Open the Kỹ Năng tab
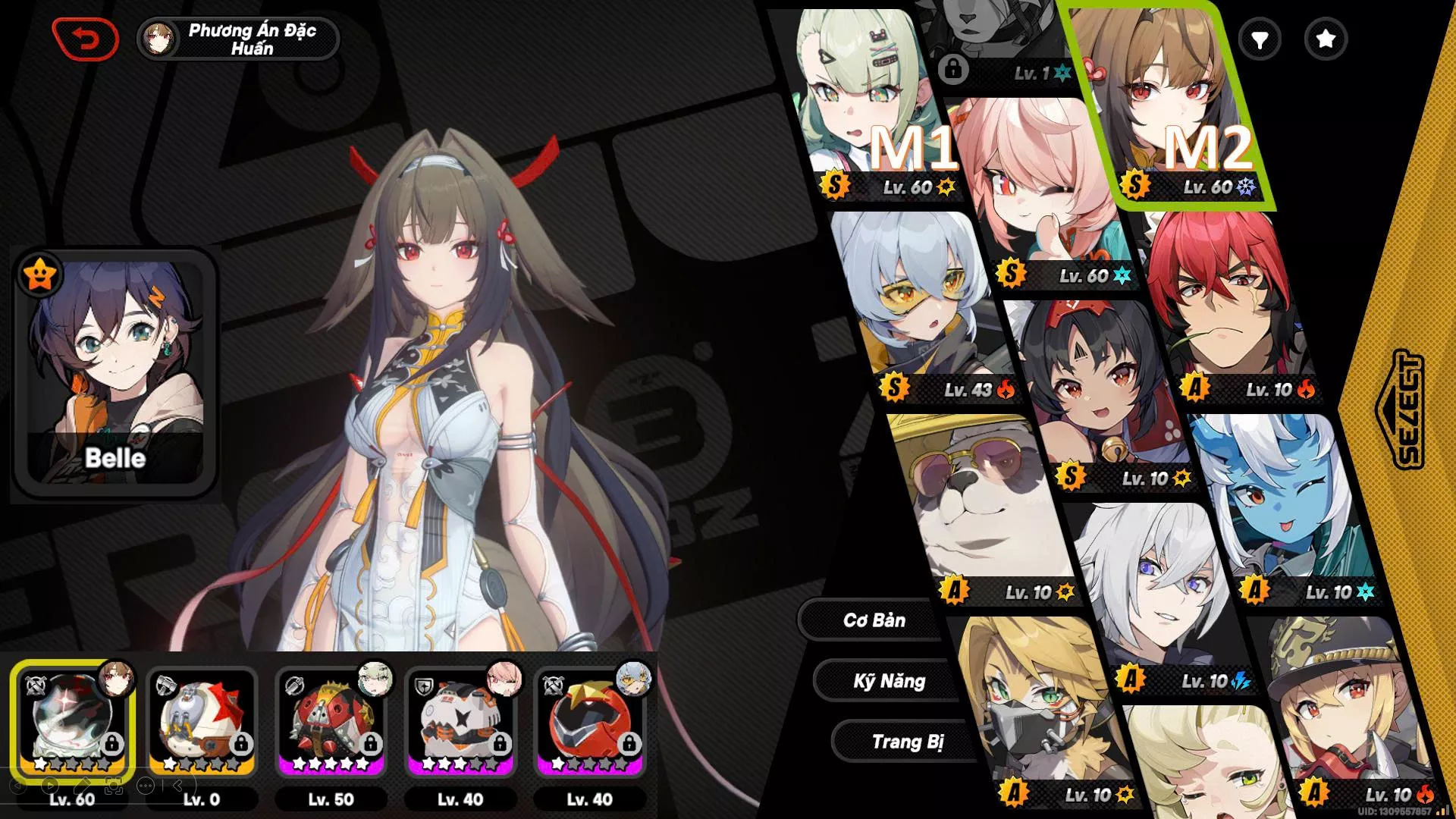1456x819 pixels. 889,681
